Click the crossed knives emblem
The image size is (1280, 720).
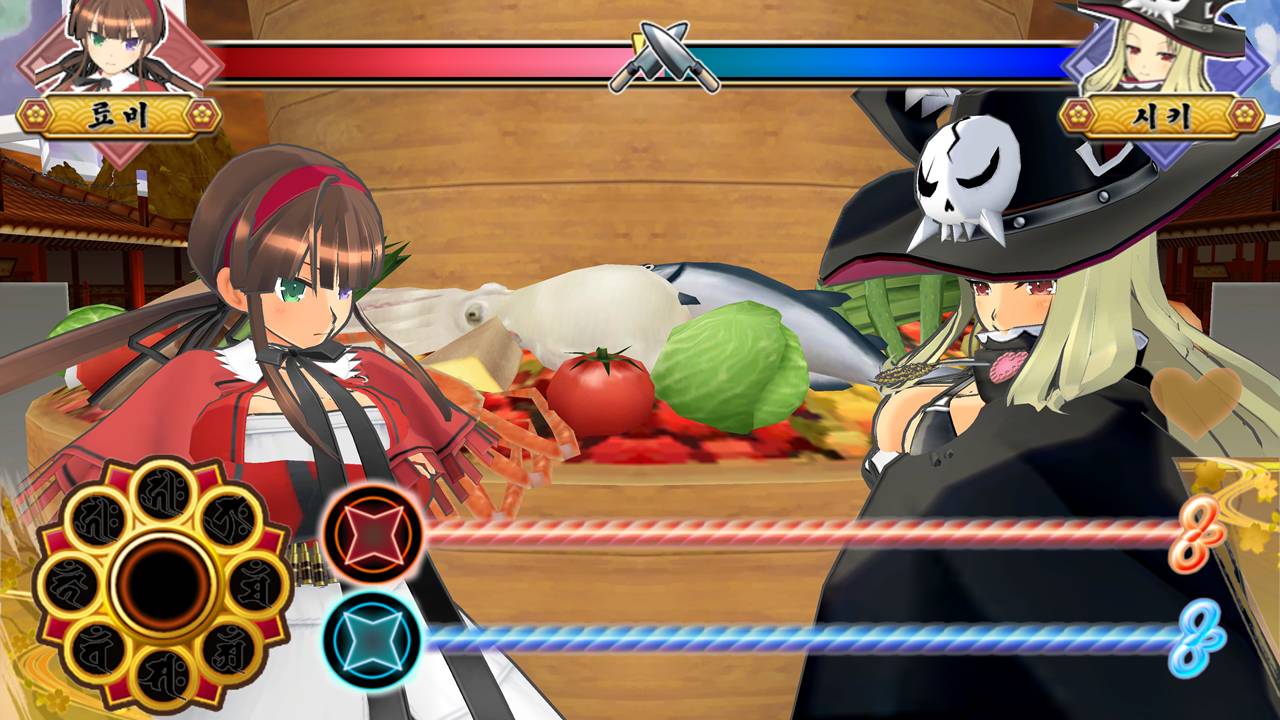[663, 59]
